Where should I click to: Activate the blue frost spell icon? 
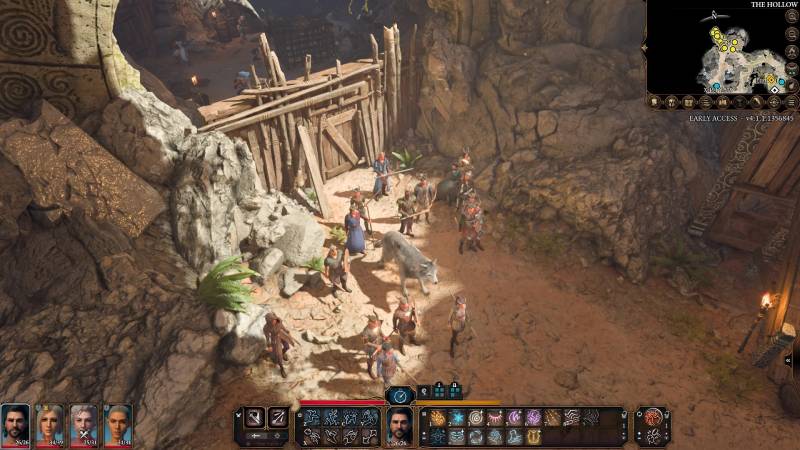pyautogui.click(x=457, y=417)
